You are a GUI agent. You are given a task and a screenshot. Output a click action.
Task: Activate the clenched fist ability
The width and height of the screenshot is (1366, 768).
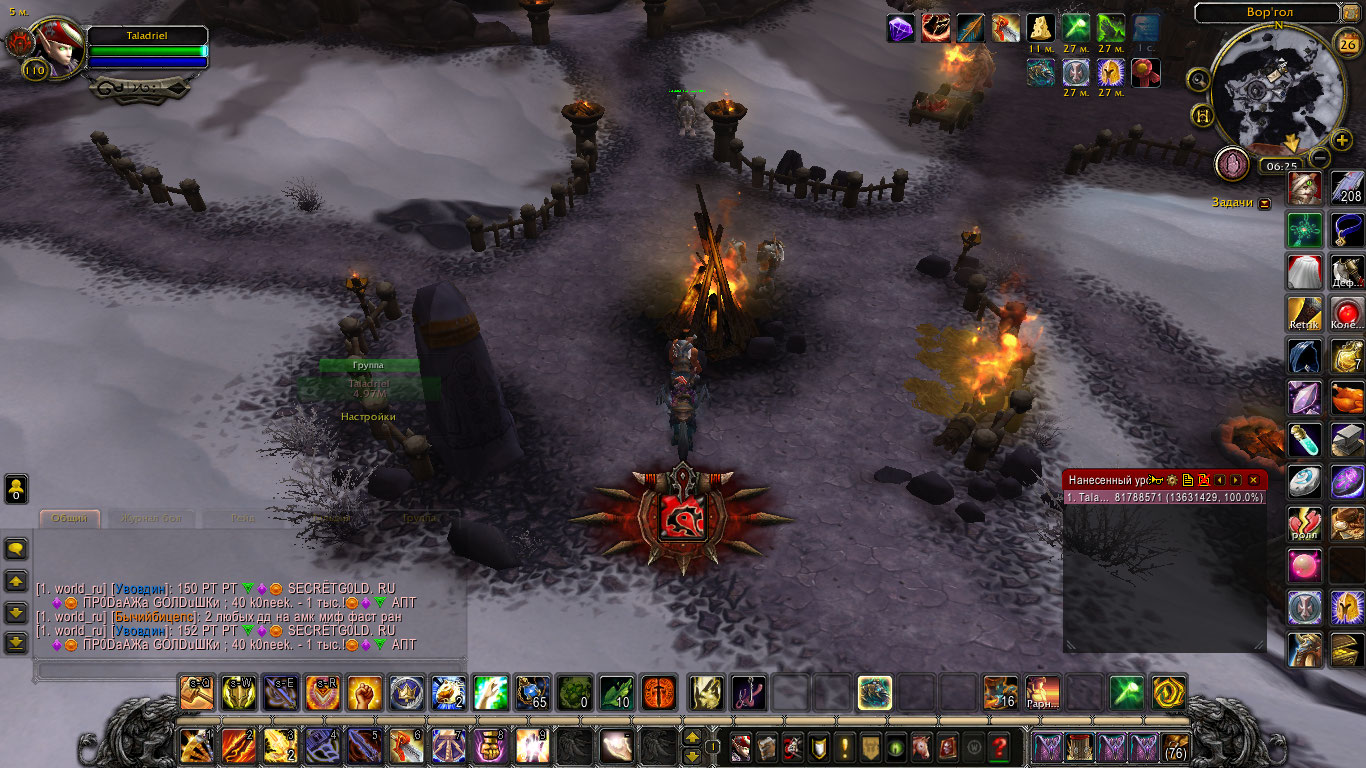point(364,693)
